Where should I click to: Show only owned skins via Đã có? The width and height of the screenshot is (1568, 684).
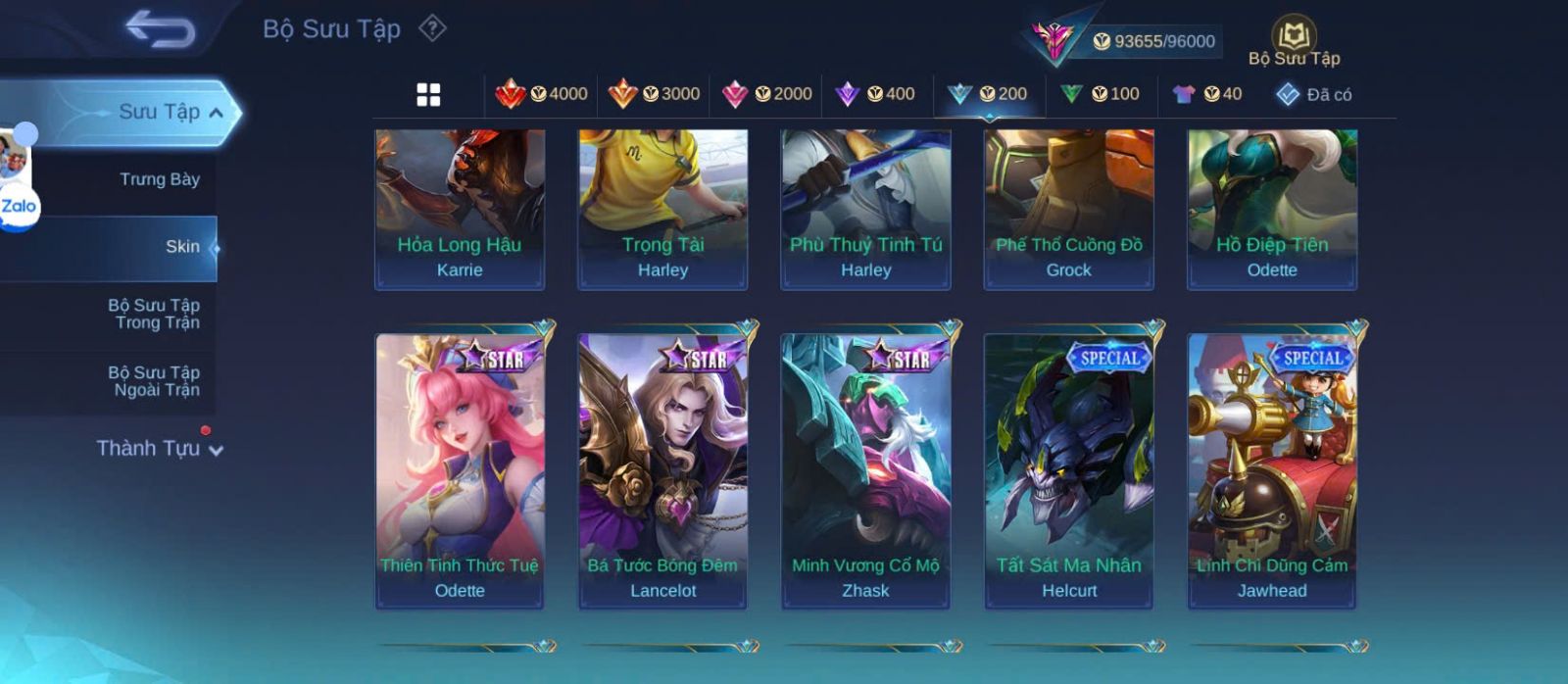tap(1314, 94)
